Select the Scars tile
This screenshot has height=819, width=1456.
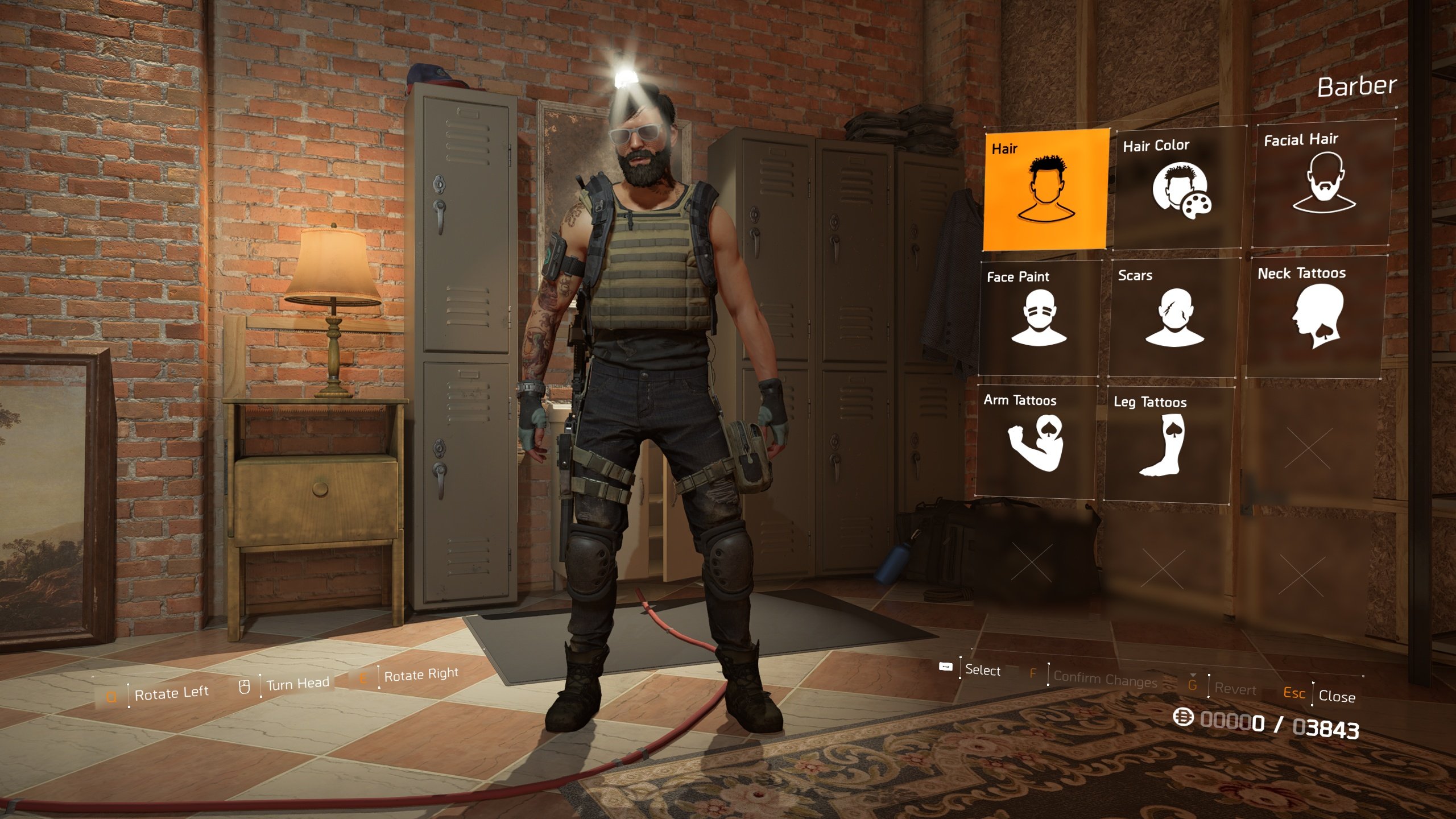pyautogui.click(x=1173, y=317)
